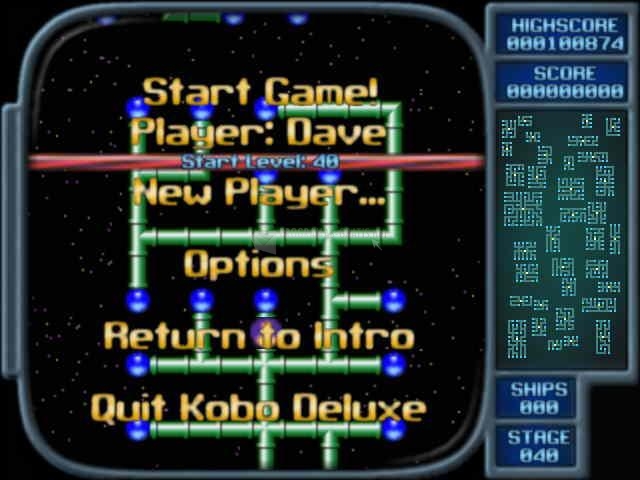Open the Options menu
Viewport: 640px width, 480px height.
point(258,264)
